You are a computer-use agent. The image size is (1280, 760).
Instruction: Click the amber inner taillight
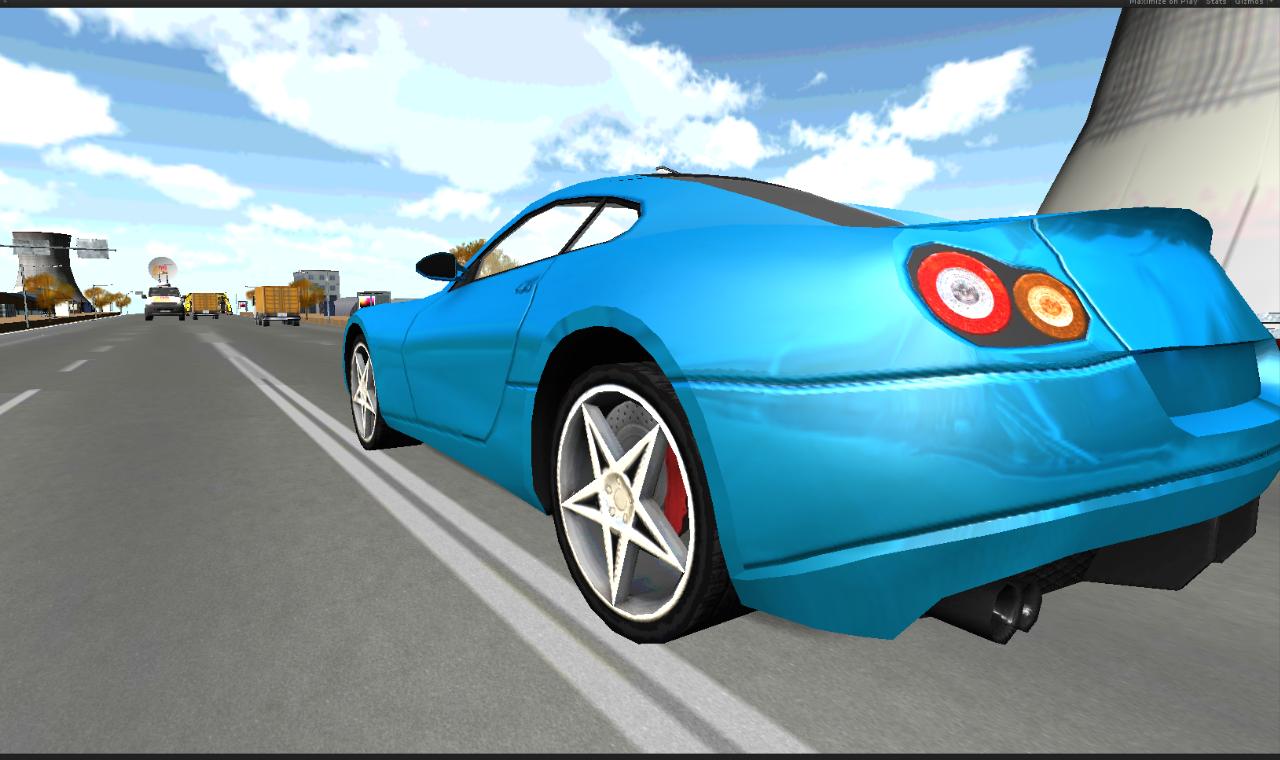click(1048, 305)
